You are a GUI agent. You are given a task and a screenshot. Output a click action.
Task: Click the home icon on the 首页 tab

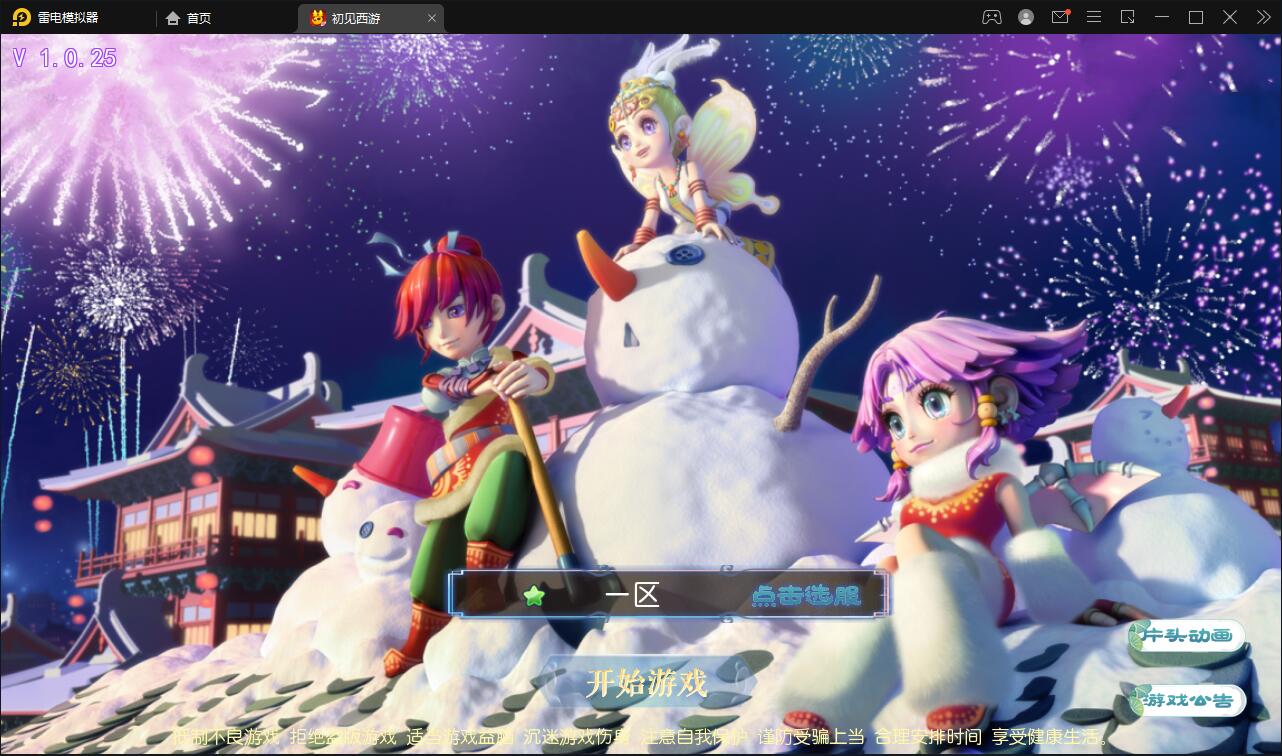click(172, 17)
